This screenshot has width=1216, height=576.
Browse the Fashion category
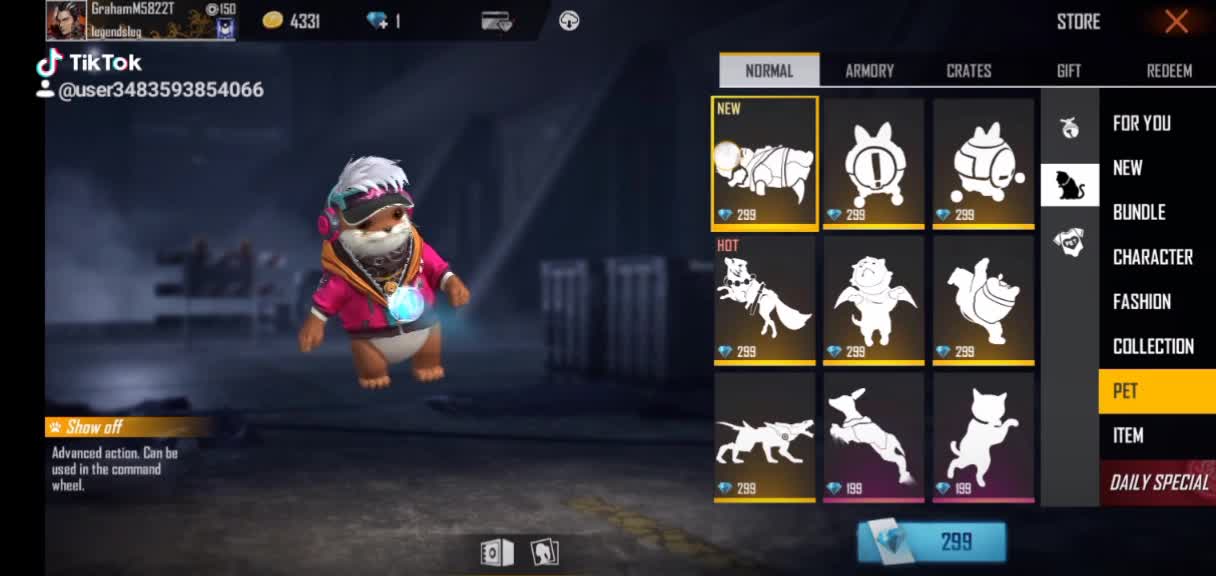coord(1141,301)
